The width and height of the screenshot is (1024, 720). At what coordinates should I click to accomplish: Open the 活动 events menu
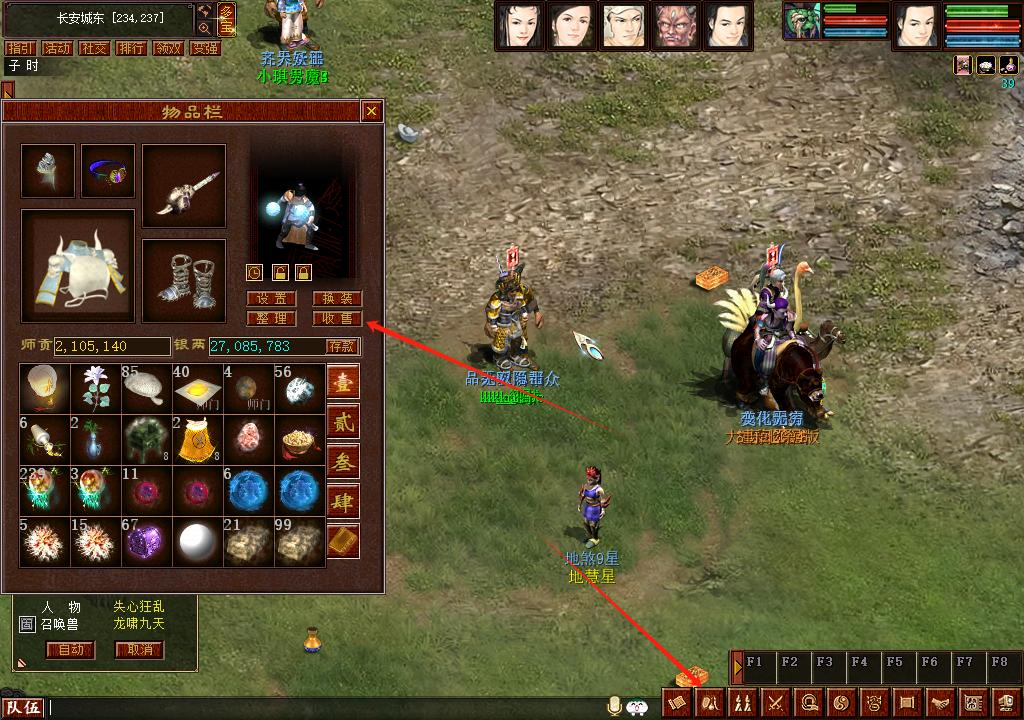pos(58,48)
